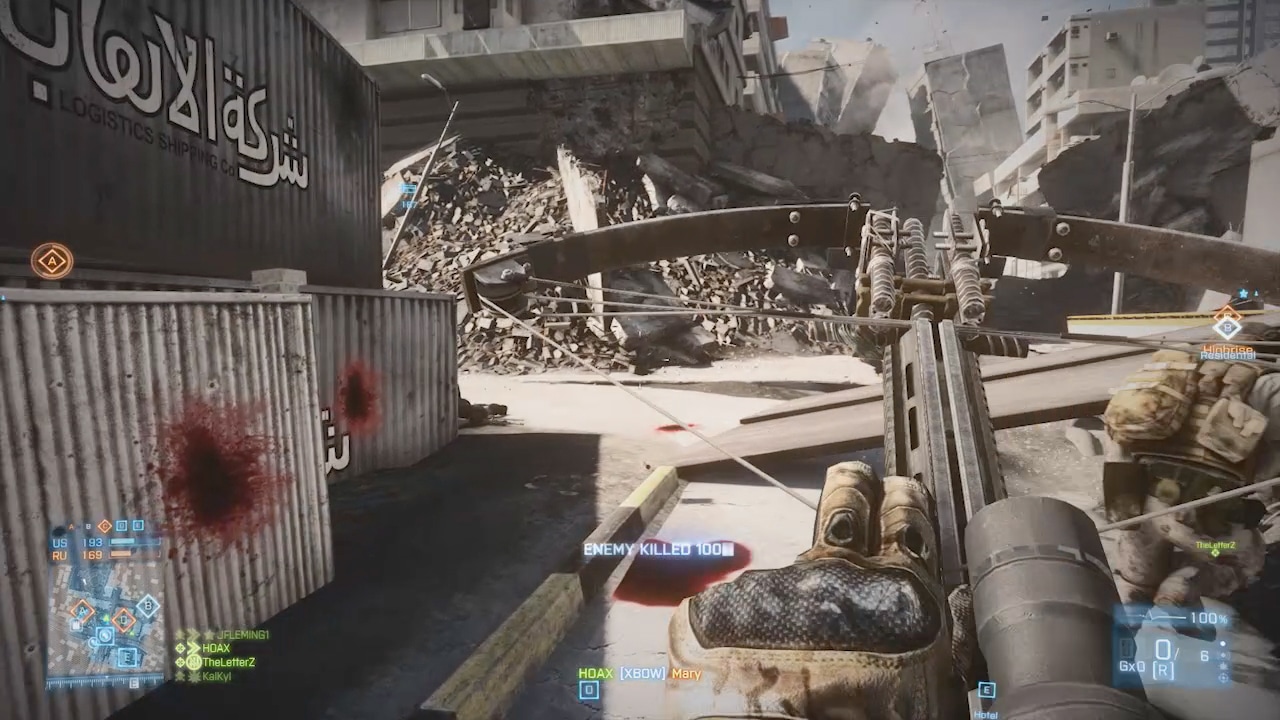Click the orange objective A world marker

coord(52,261)
